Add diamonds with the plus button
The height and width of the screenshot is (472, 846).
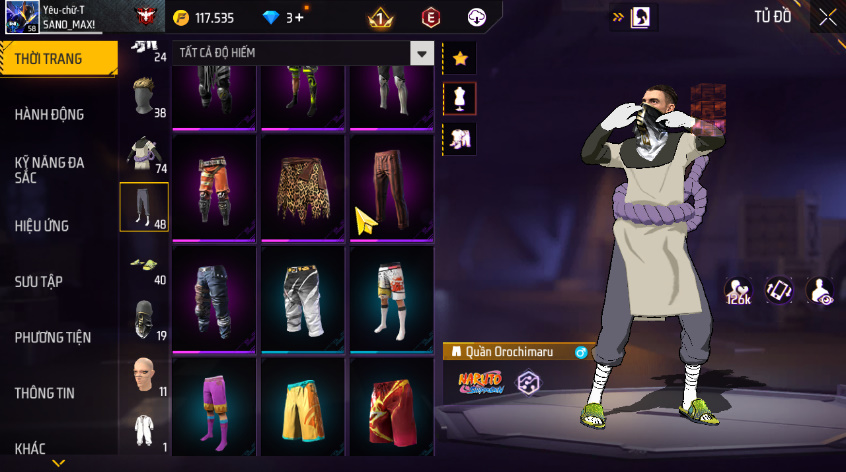(299, 17)
